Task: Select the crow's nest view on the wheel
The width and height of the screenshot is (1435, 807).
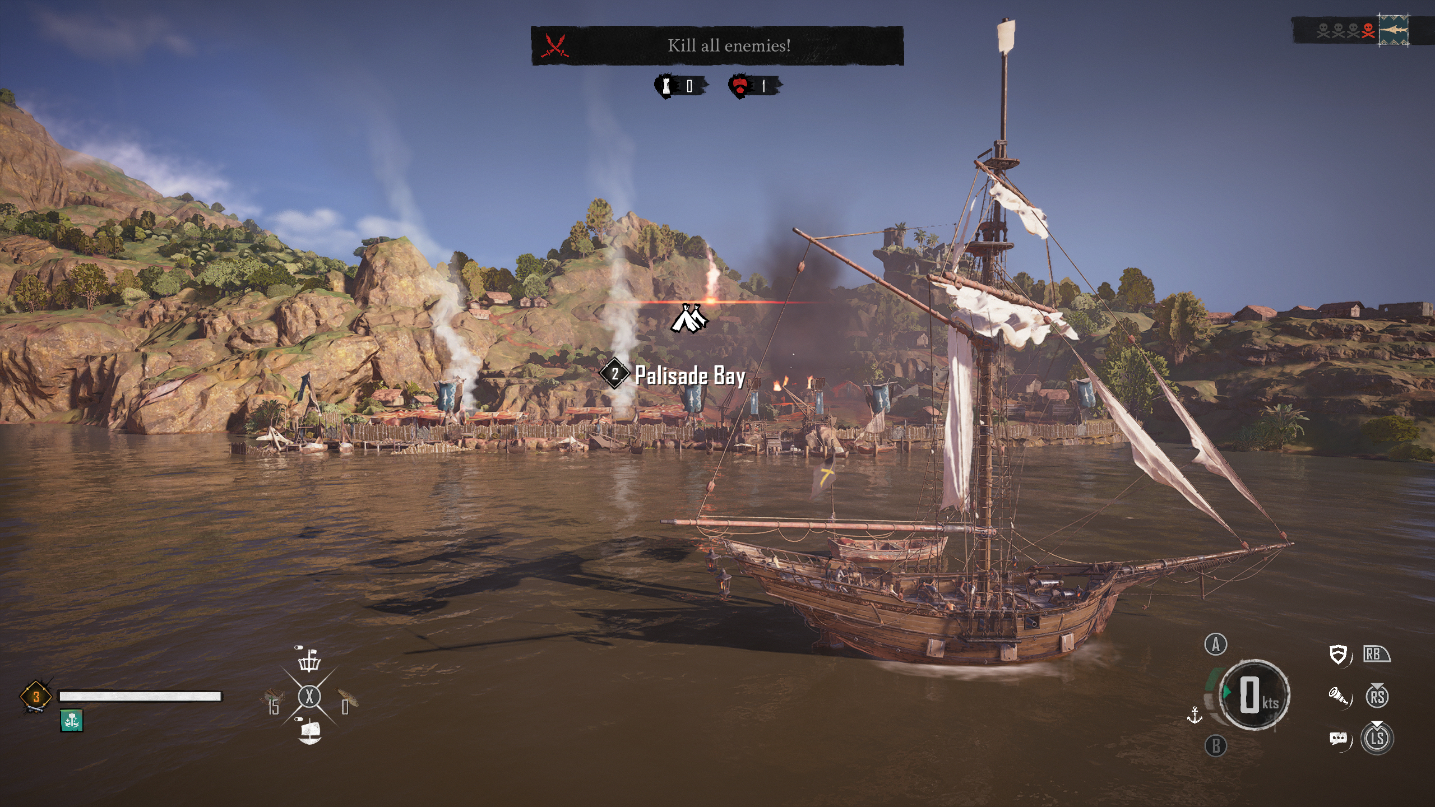Action: click(310, 660)
